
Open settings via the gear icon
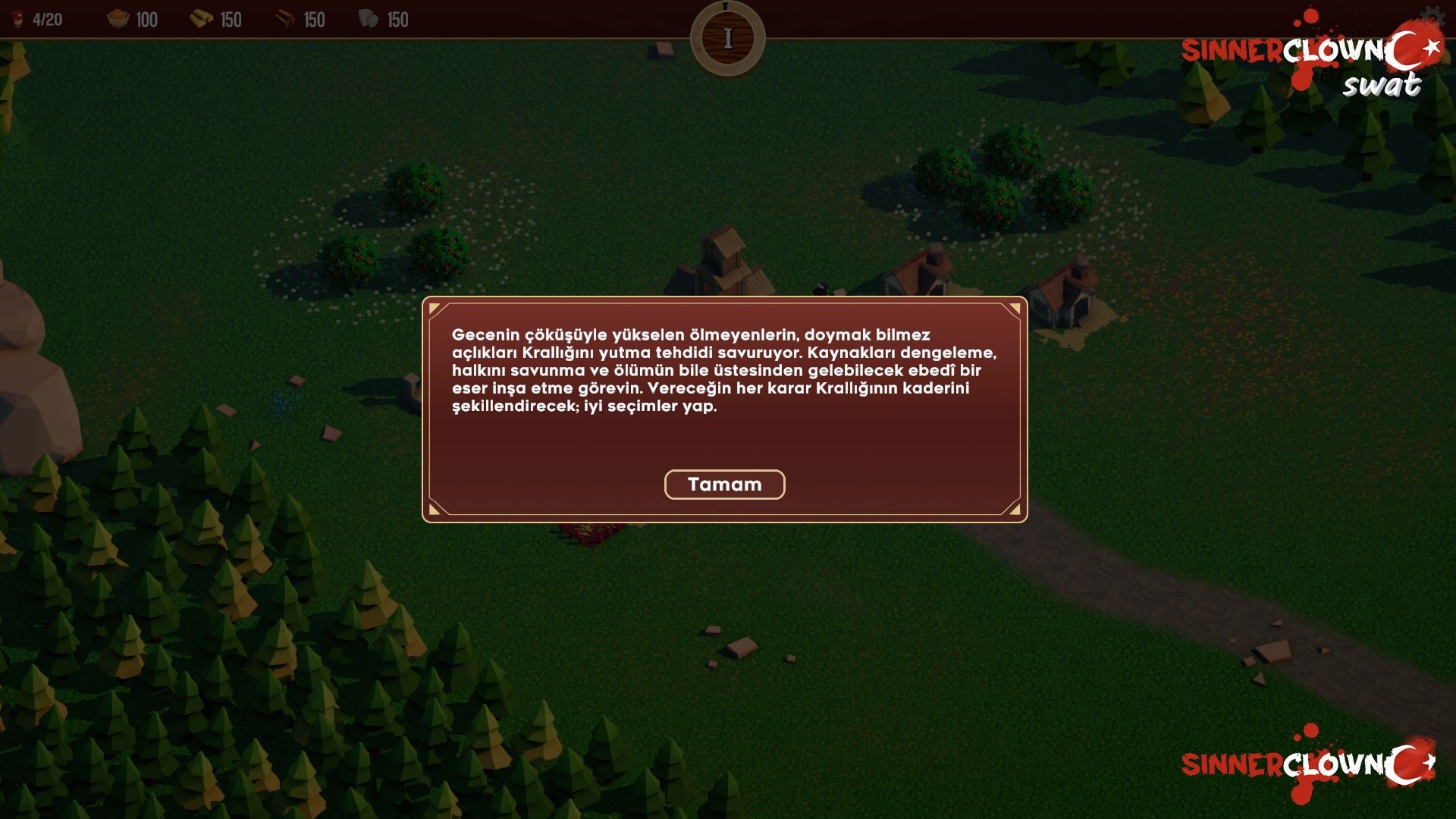[x=1432, y=17]
